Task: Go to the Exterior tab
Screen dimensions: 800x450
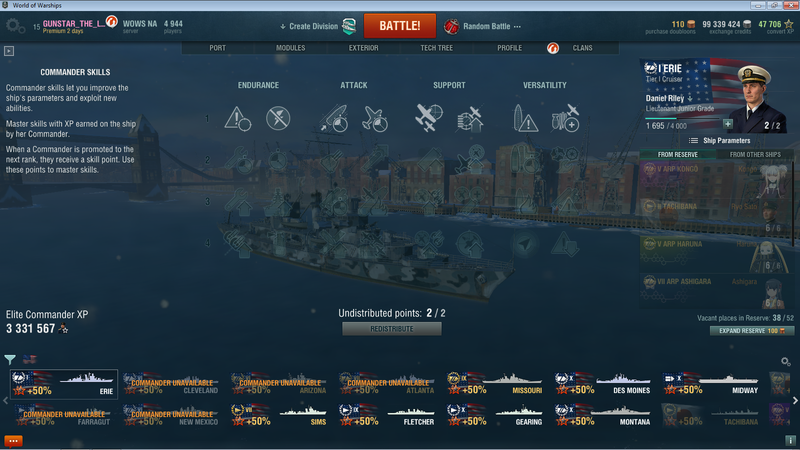Action: point(363,48)
